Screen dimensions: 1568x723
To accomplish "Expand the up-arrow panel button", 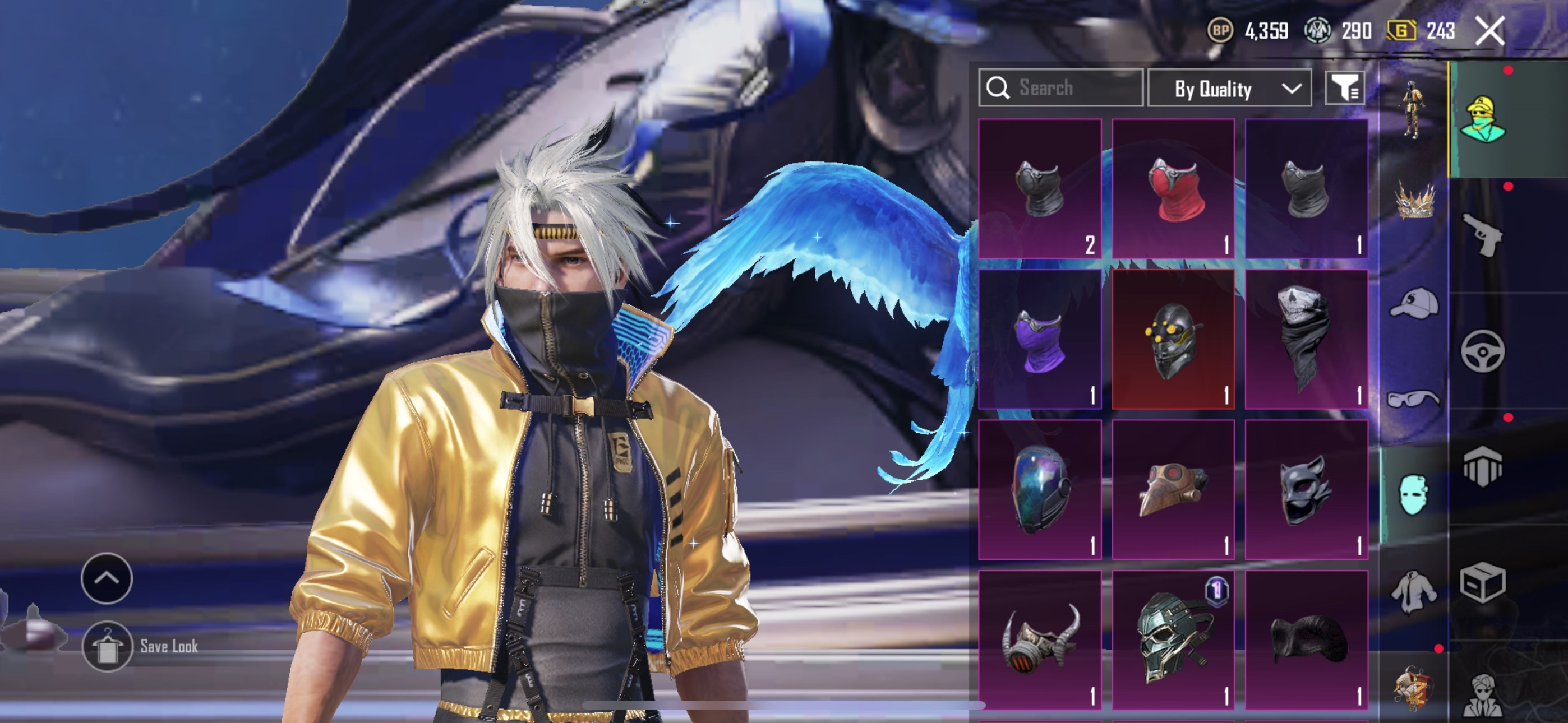I will [x=107, y=578].
